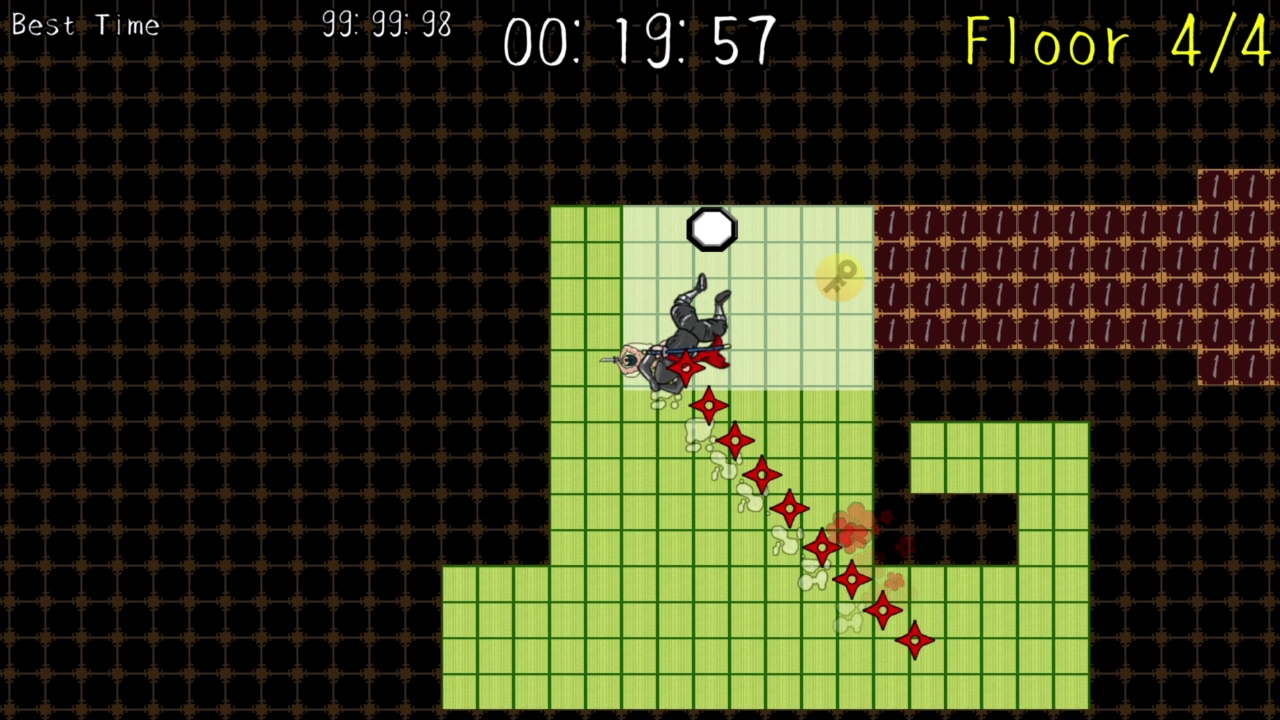Click the bottommost red shuriken
Screen dimensions: 1280x720
click(914, 641)
